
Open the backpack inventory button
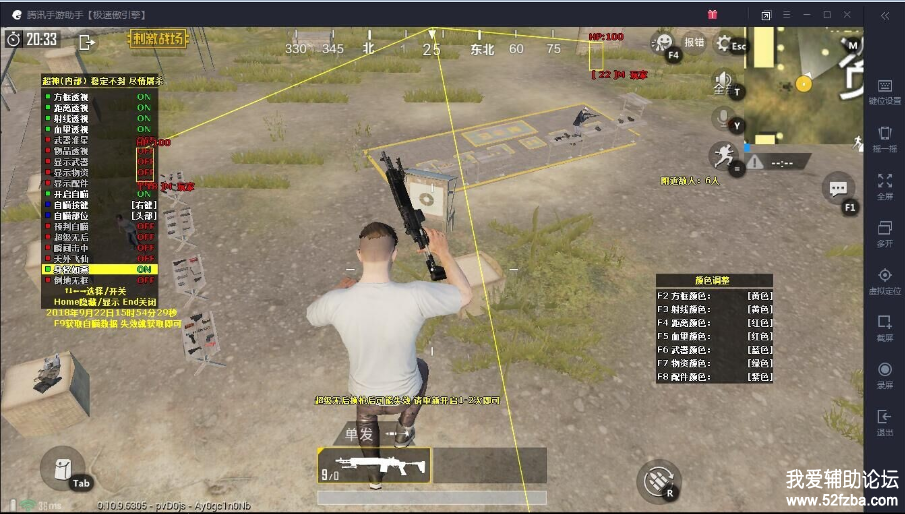click(61, 468)
